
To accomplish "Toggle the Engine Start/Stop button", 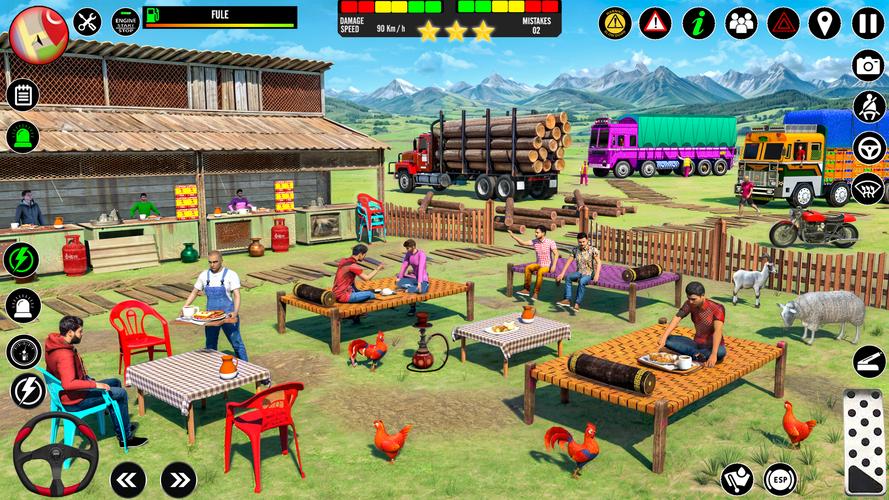I will coord(125,22).
